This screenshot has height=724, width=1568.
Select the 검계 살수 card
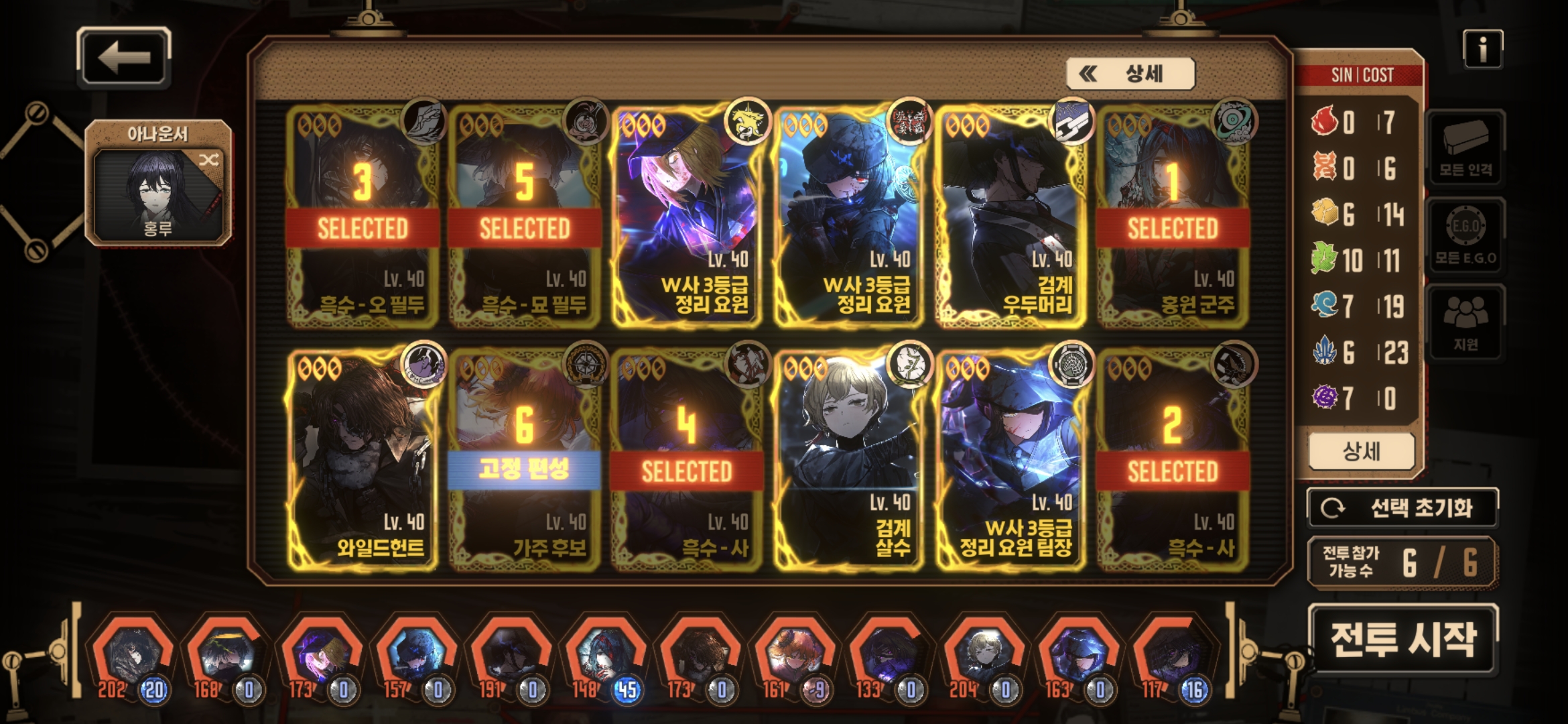849,459
